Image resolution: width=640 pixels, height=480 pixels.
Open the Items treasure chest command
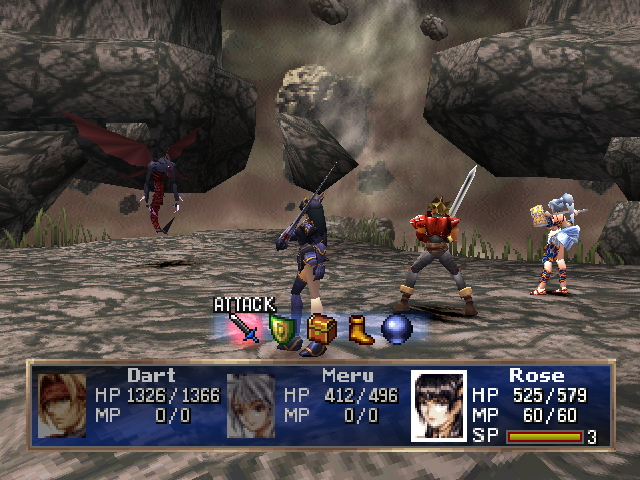pyautogui.click(x=322, y=329)
